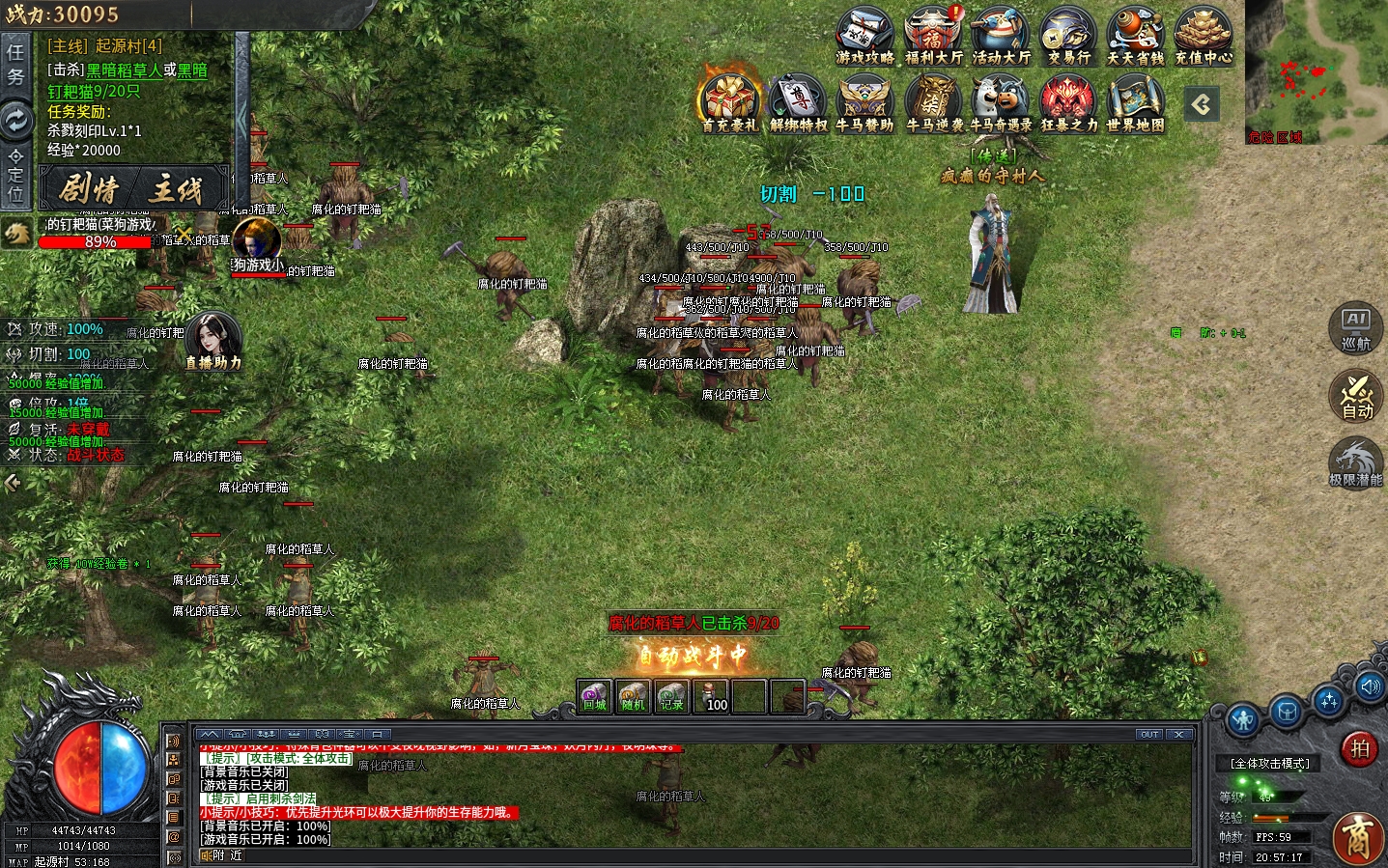
Task: Toggle the AI 巡航 cruise button
Action: (x=1356, y=327)
